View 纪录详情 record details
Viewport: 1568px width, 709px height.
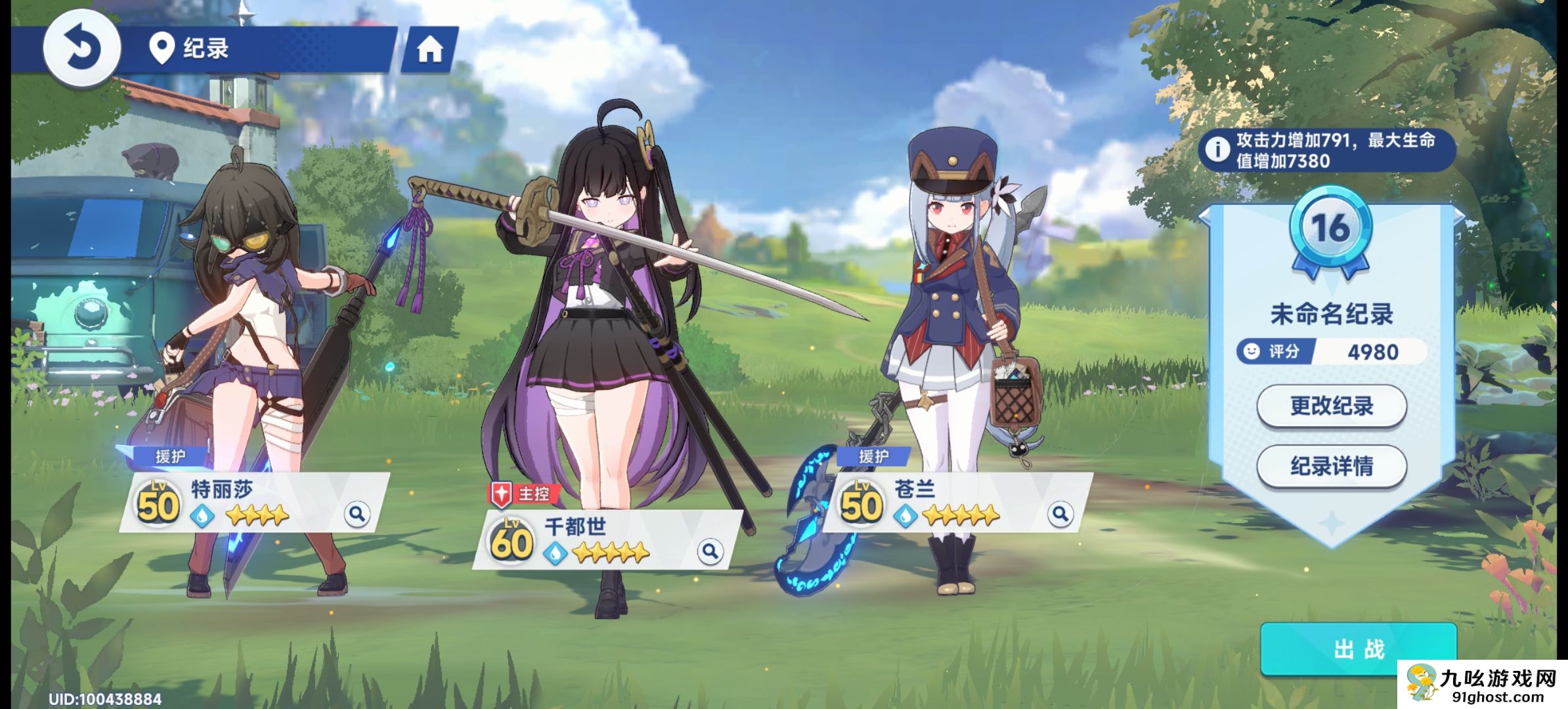coord(1332,466)
